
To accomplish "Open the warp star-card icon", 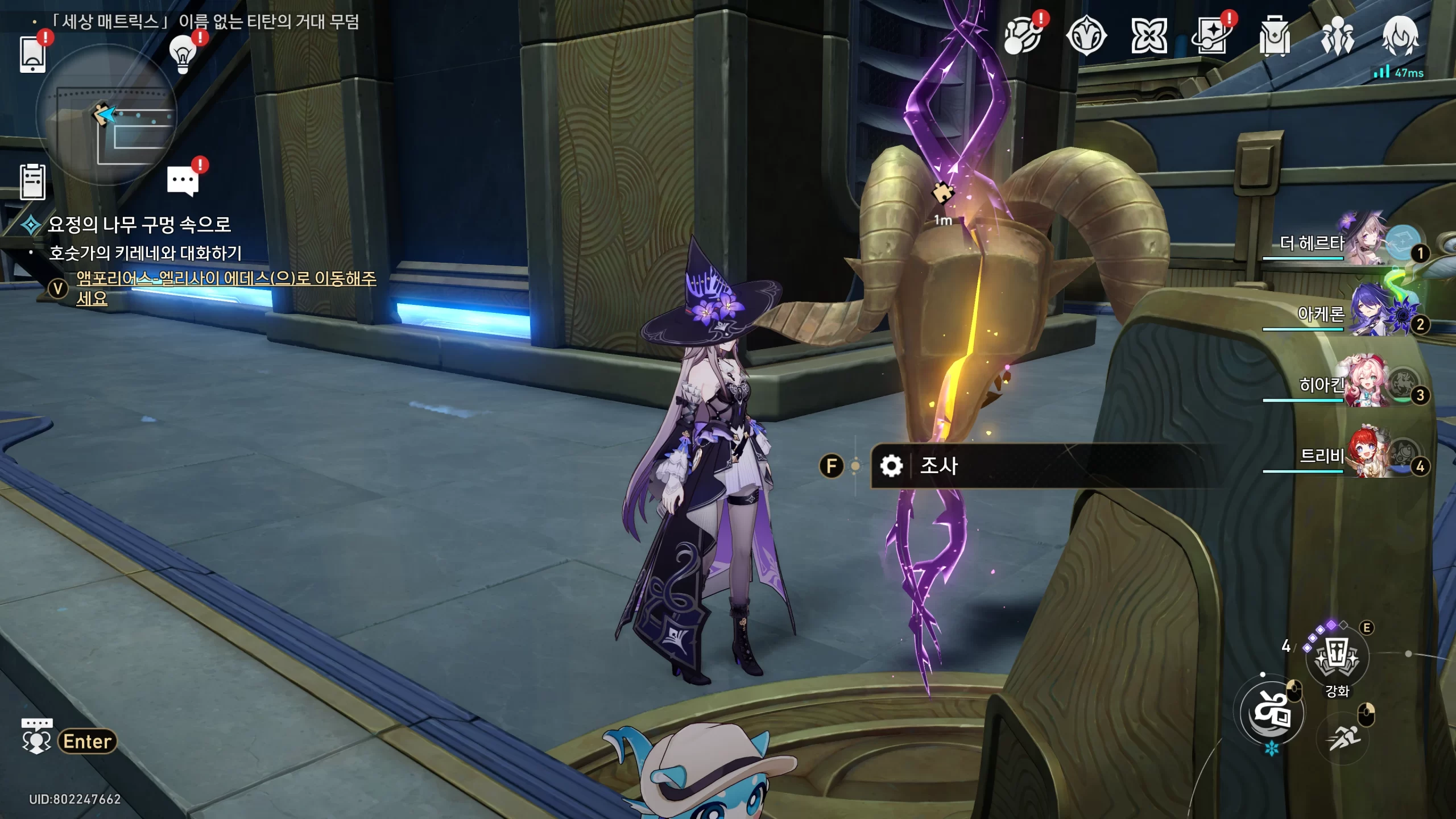I will pos(1211,36).
